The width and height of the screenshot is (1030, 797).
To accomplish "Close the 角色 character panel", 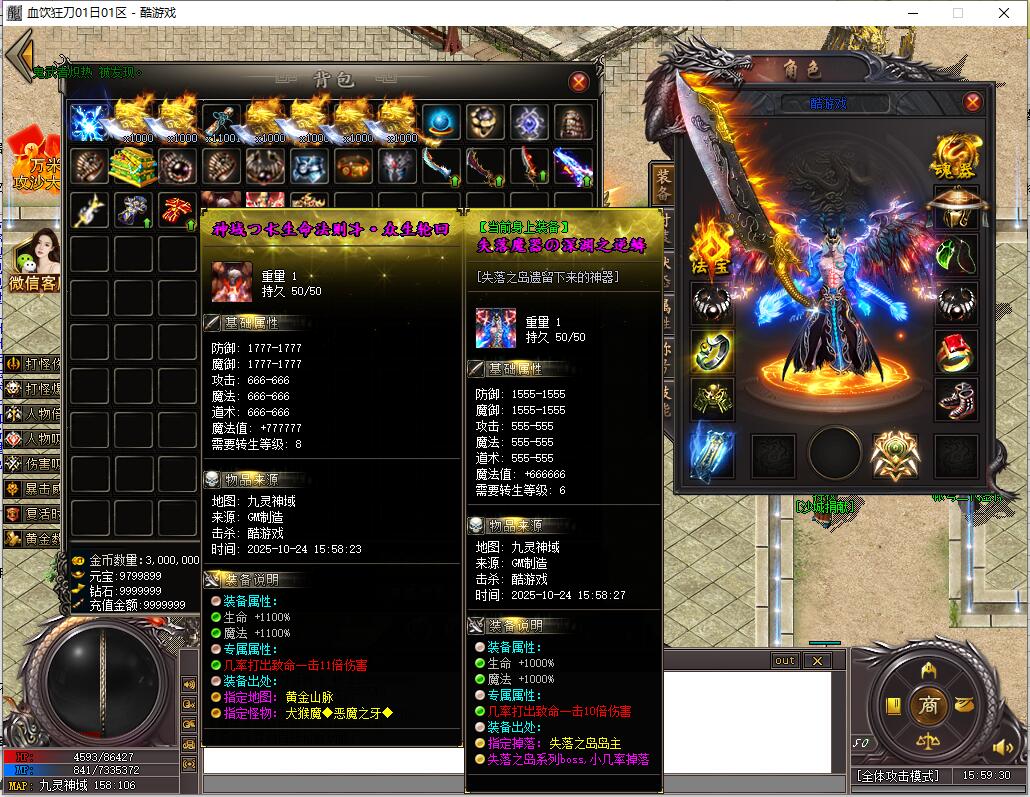I will tap(971, 103).
